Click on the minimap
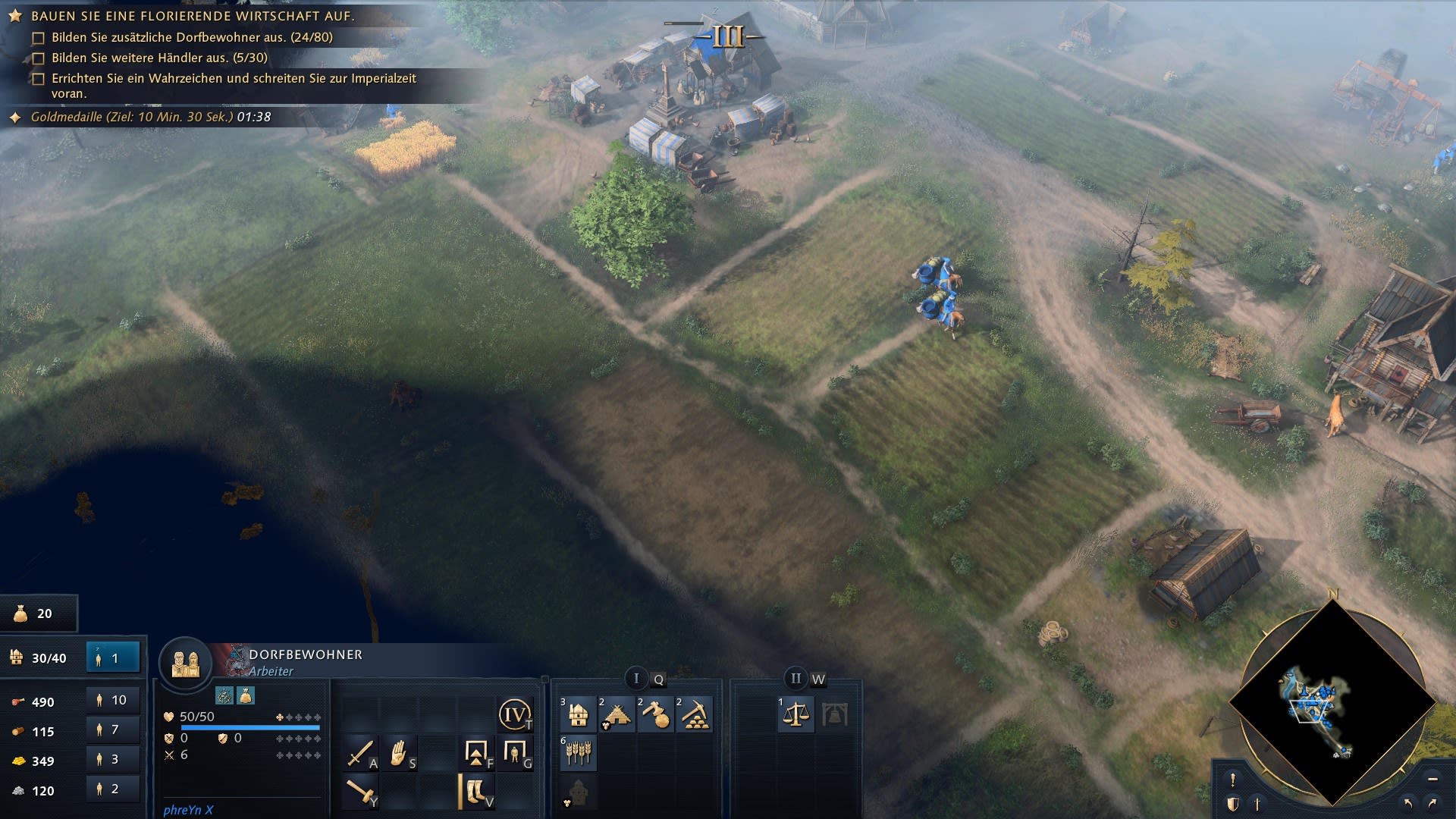1456x819 pixels. coord(1332,701)
